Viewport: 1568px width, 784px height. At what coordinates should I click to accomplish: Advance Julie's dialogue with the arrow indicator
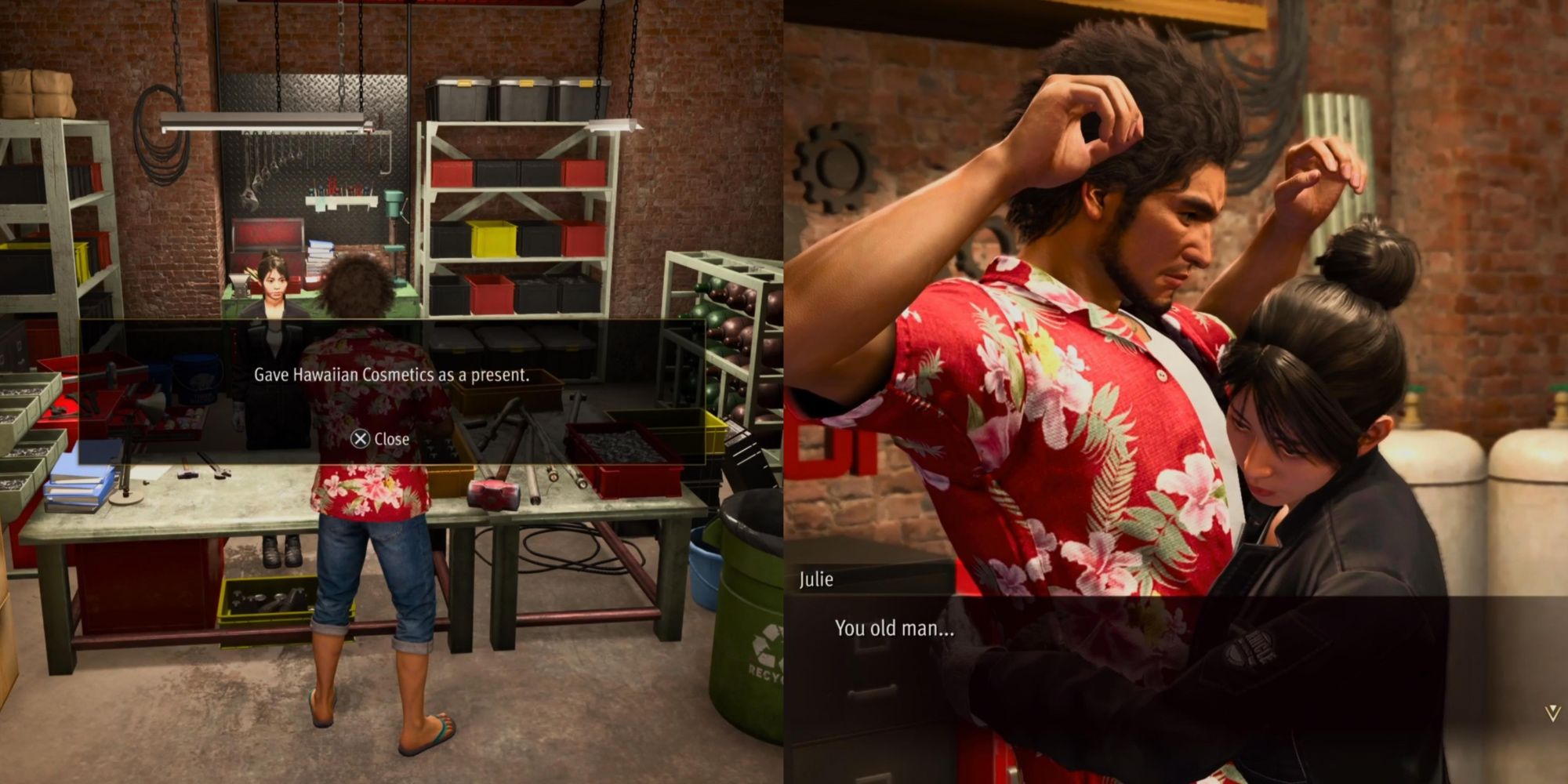[1552, 713]
